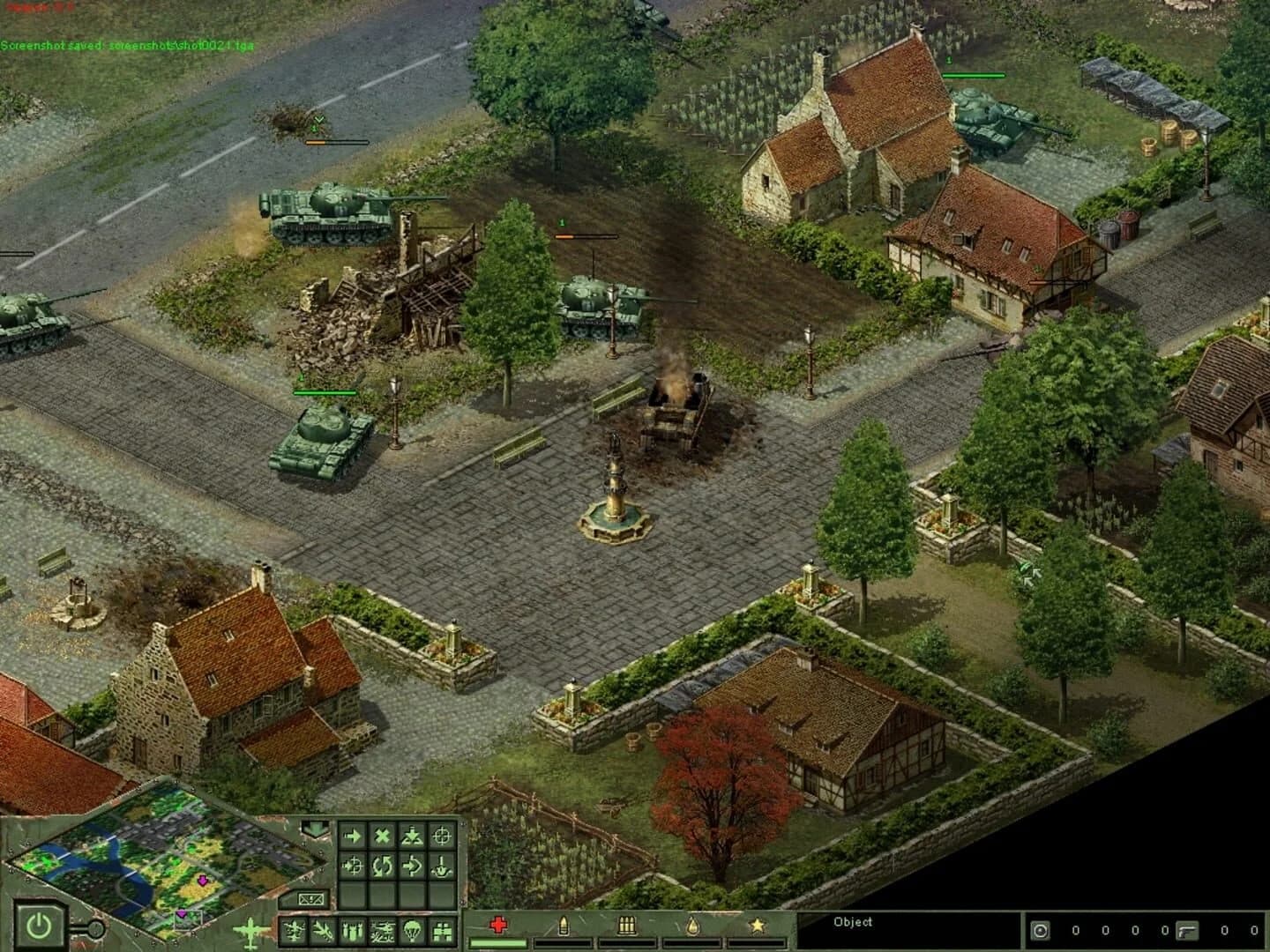Click the fighter plane airstrike icon
The width and height of the screenshot is (1270, 952).
click(x=293, y=930)
